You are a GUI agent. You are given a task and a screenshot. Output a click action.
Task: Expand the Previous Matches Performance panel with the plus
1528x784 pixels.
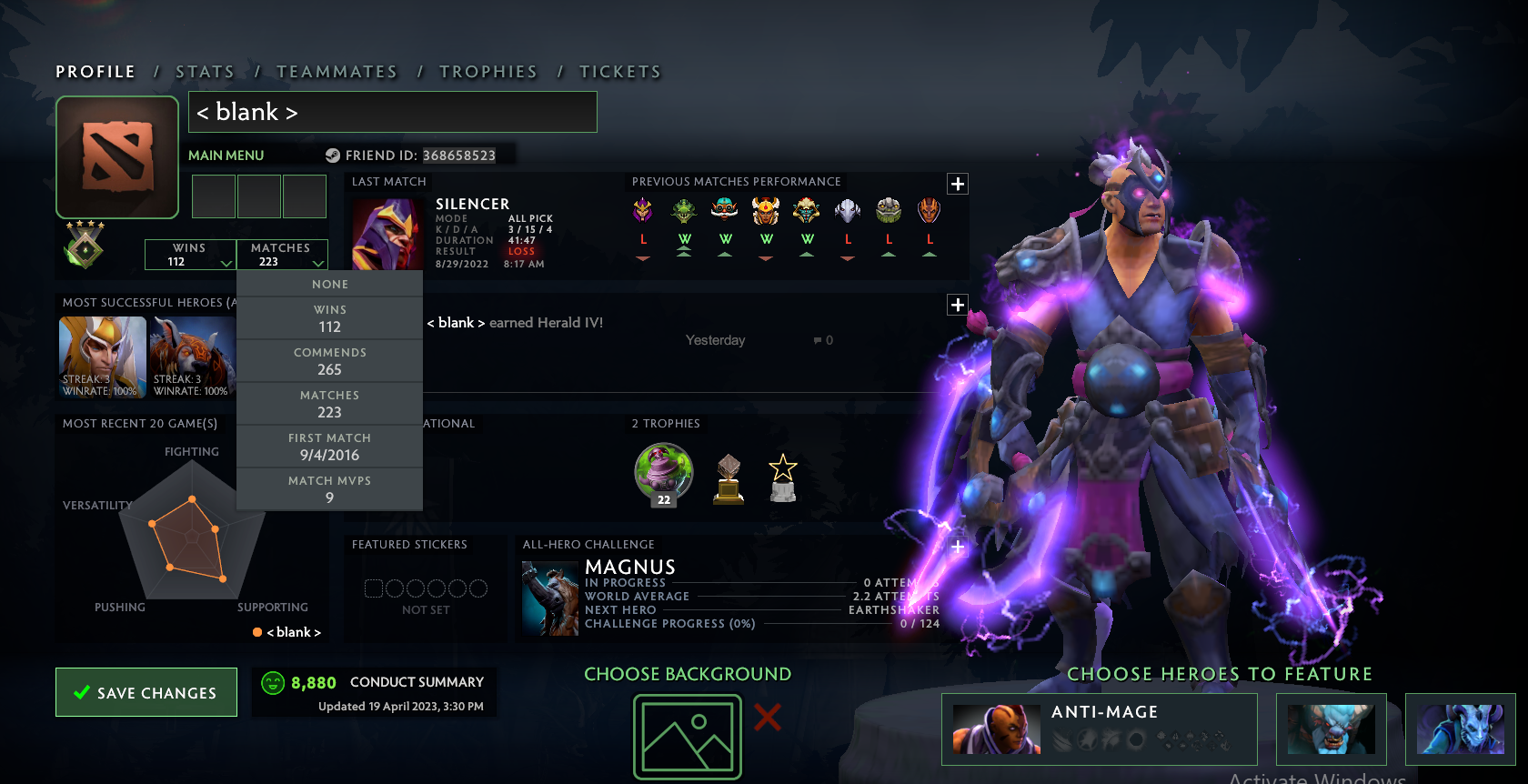click(957, 184)
